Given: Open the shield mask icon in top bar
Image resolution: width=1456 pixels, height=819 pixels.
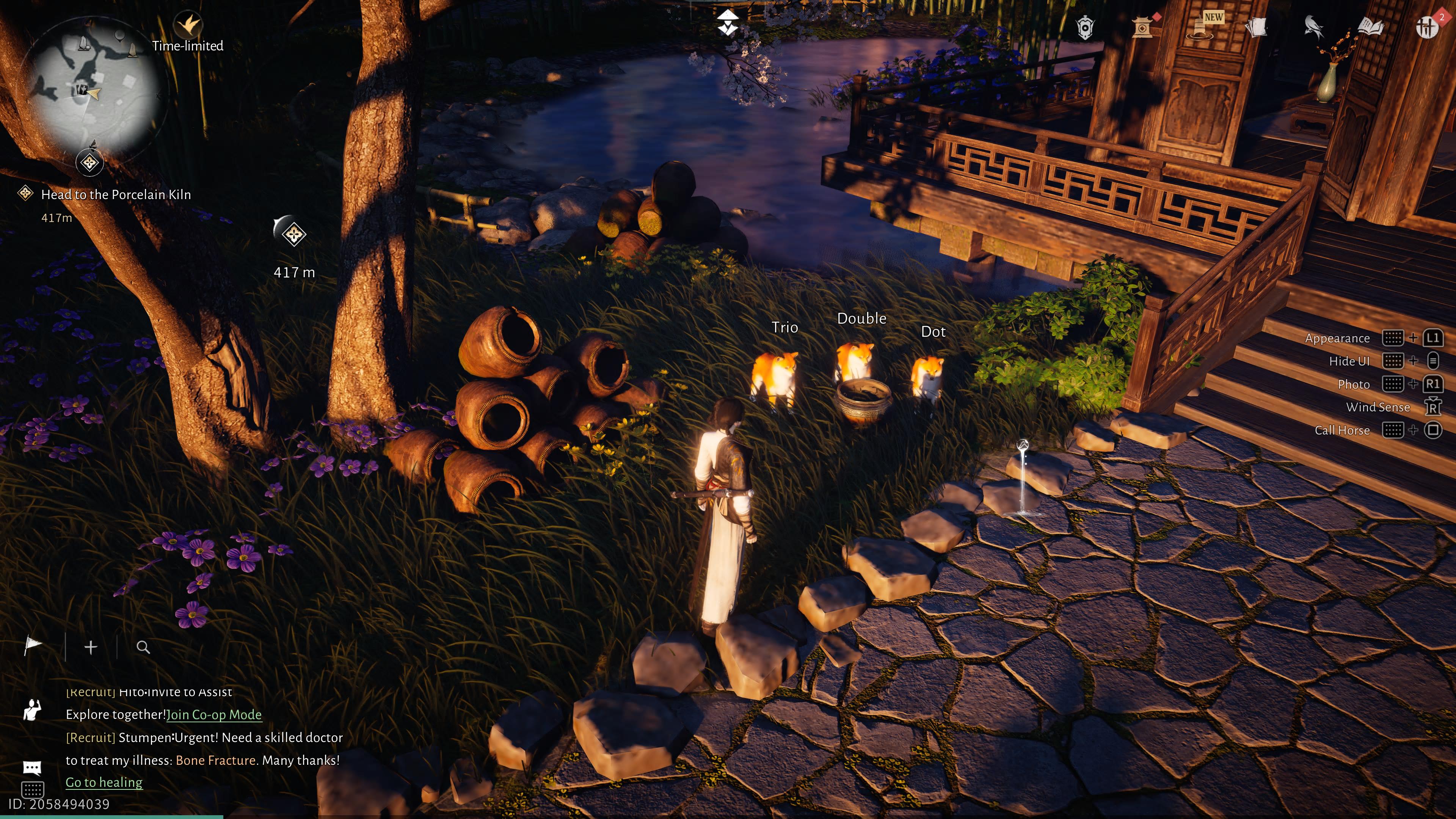Looking at the screenshot, I should point(1085,27).
